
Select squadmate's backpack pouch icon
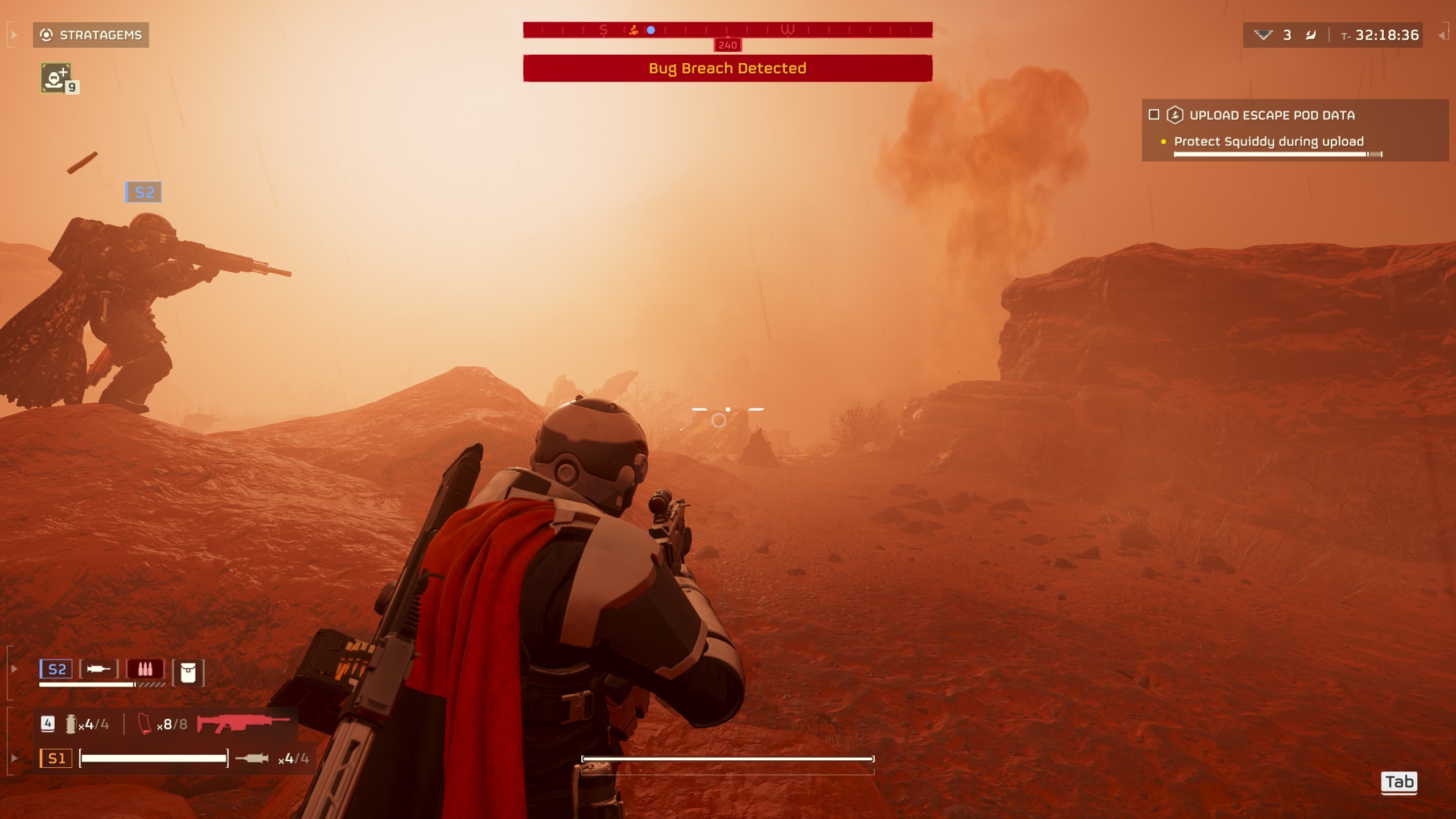(188, 673)
